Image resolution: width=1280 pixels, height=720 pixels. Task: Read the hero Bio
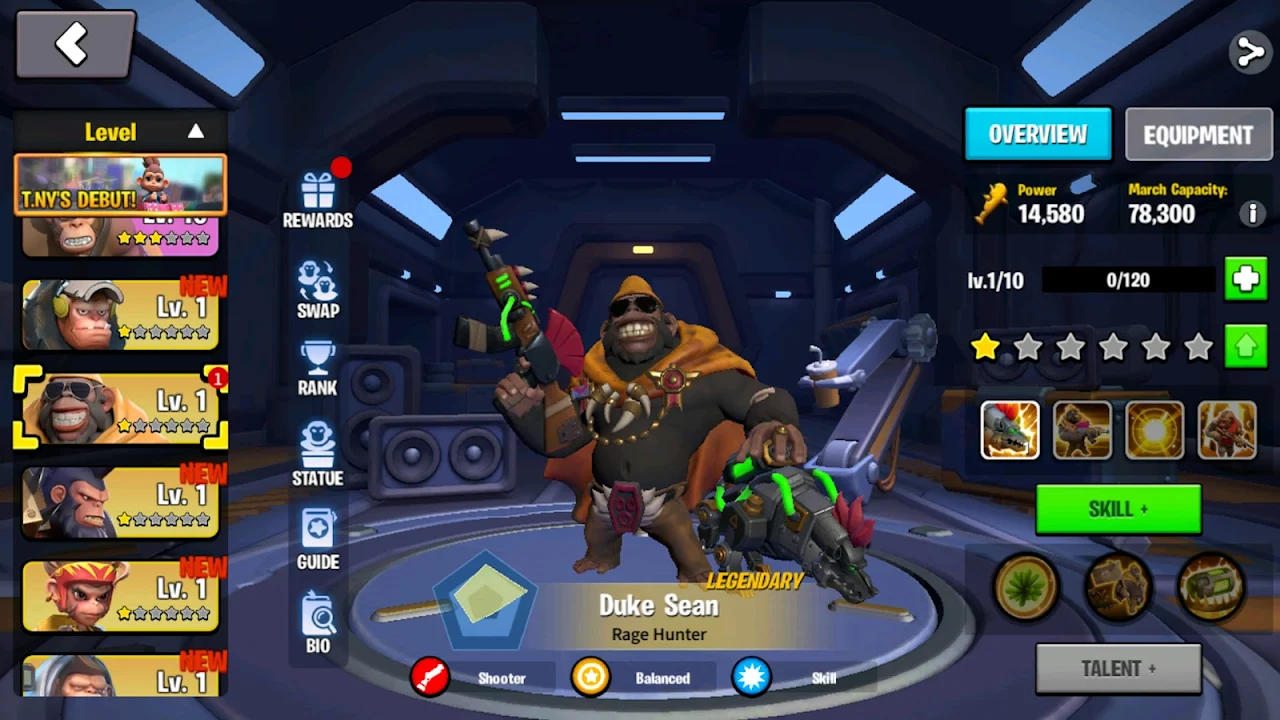point(318,623)
